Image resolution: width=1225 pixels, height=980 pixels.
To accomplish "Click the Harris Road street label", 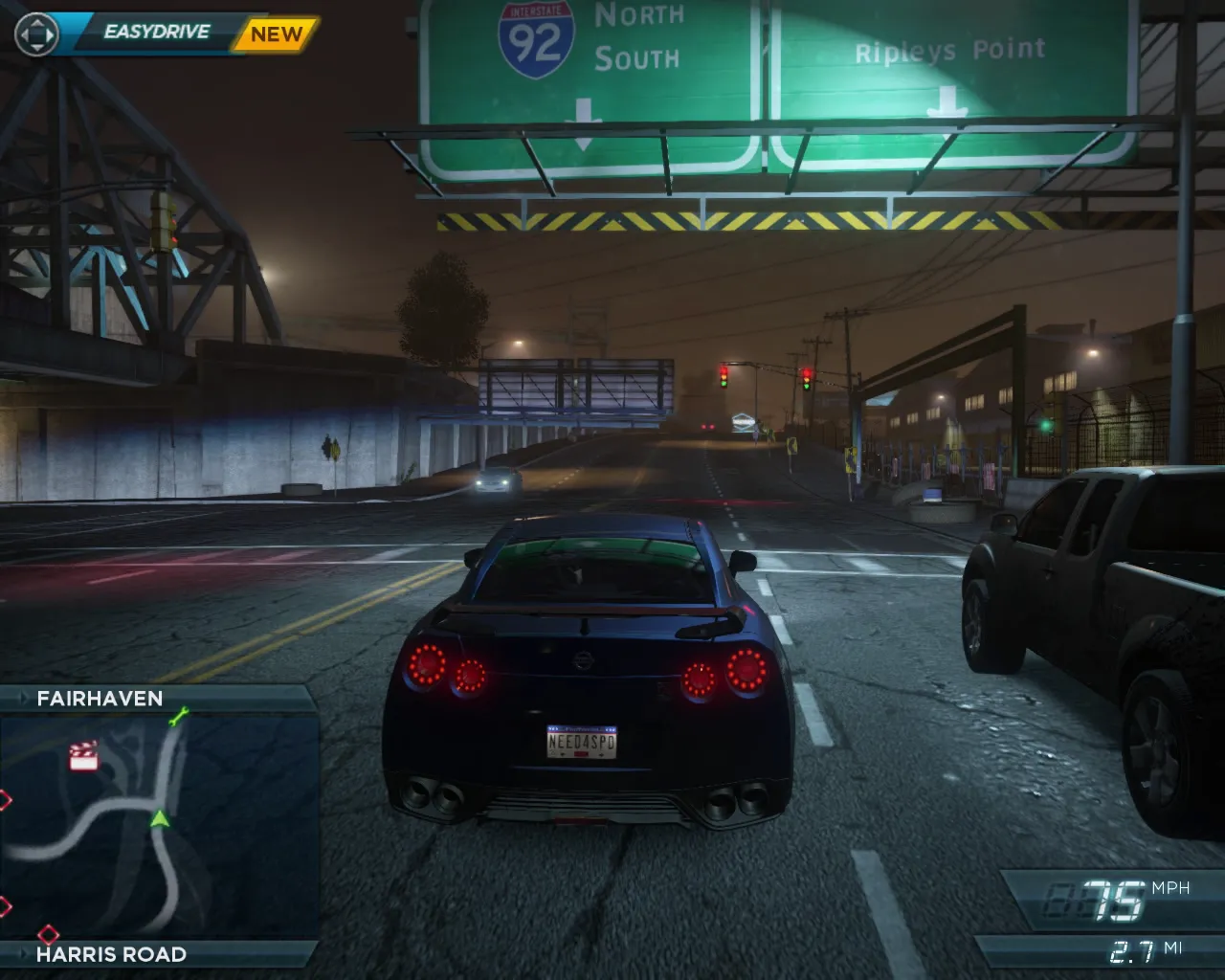I will pyautogui.click(x=111, y=954).
